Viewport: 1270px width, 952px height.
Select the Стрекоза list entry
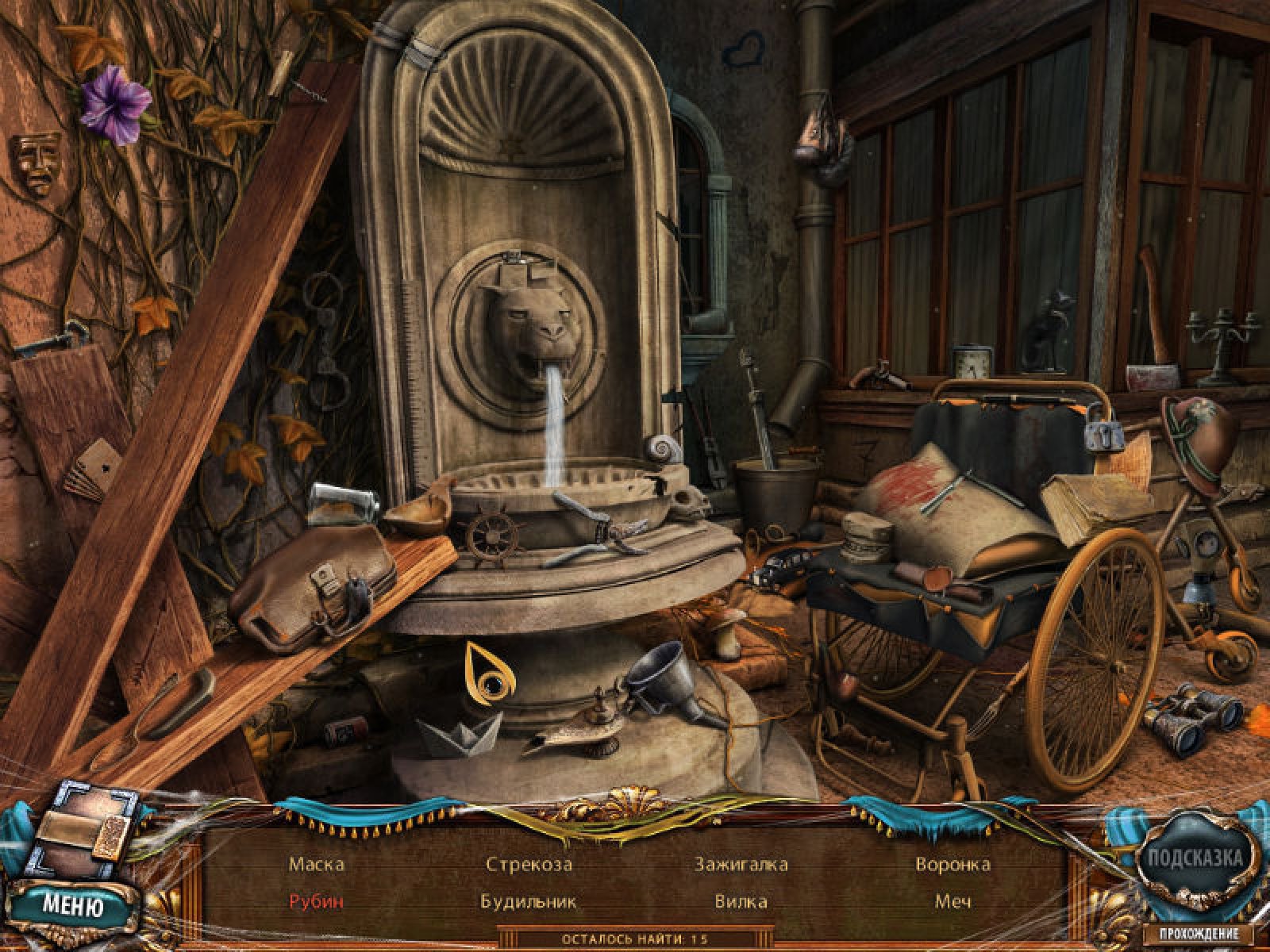[x=529, y=864]
